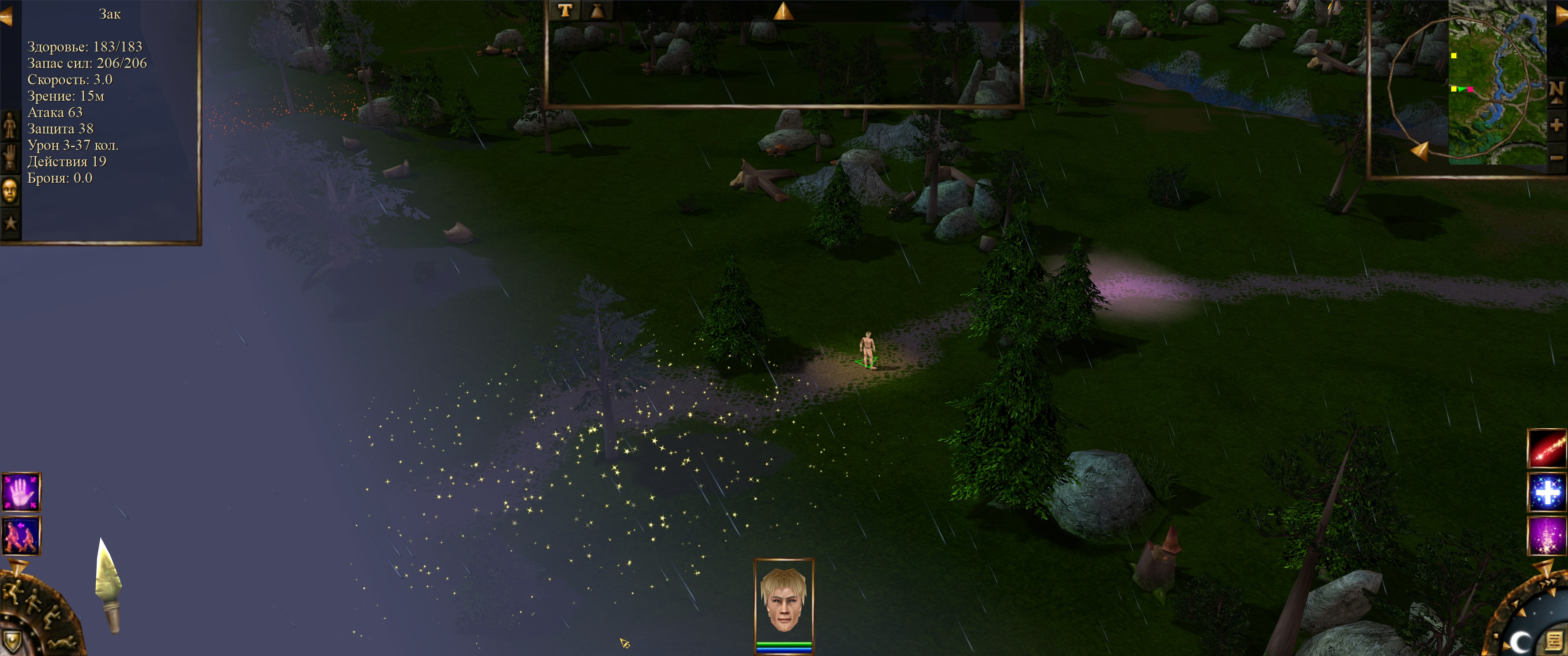1568x656 pixels.
Task: Select the open hand skill icon
Action: (21, 492)
